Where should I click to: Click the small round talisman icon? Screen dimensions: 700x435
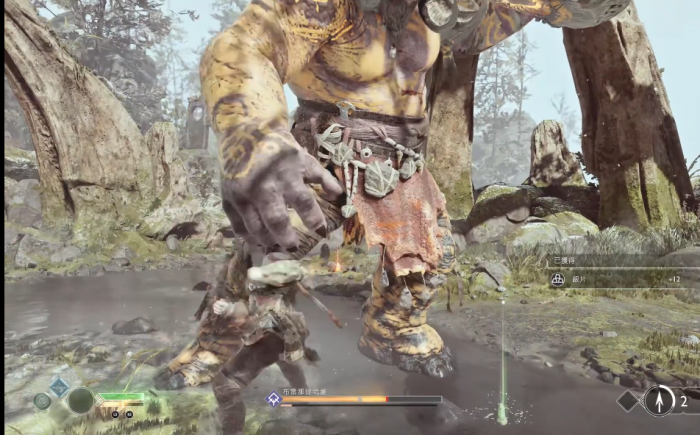pyautogui.click(x=42, y=401)
